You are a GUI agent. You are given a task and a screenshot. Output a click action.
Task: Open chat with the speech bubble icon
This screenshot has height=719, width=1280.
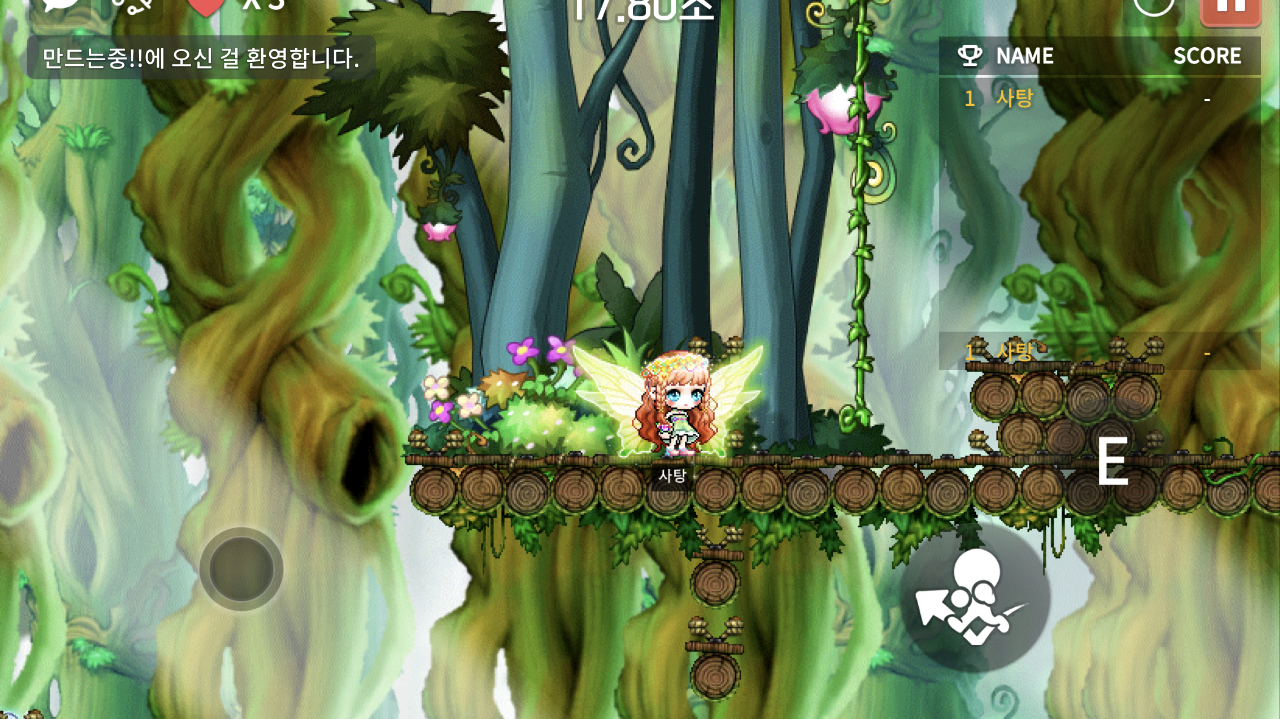point(63,5)
